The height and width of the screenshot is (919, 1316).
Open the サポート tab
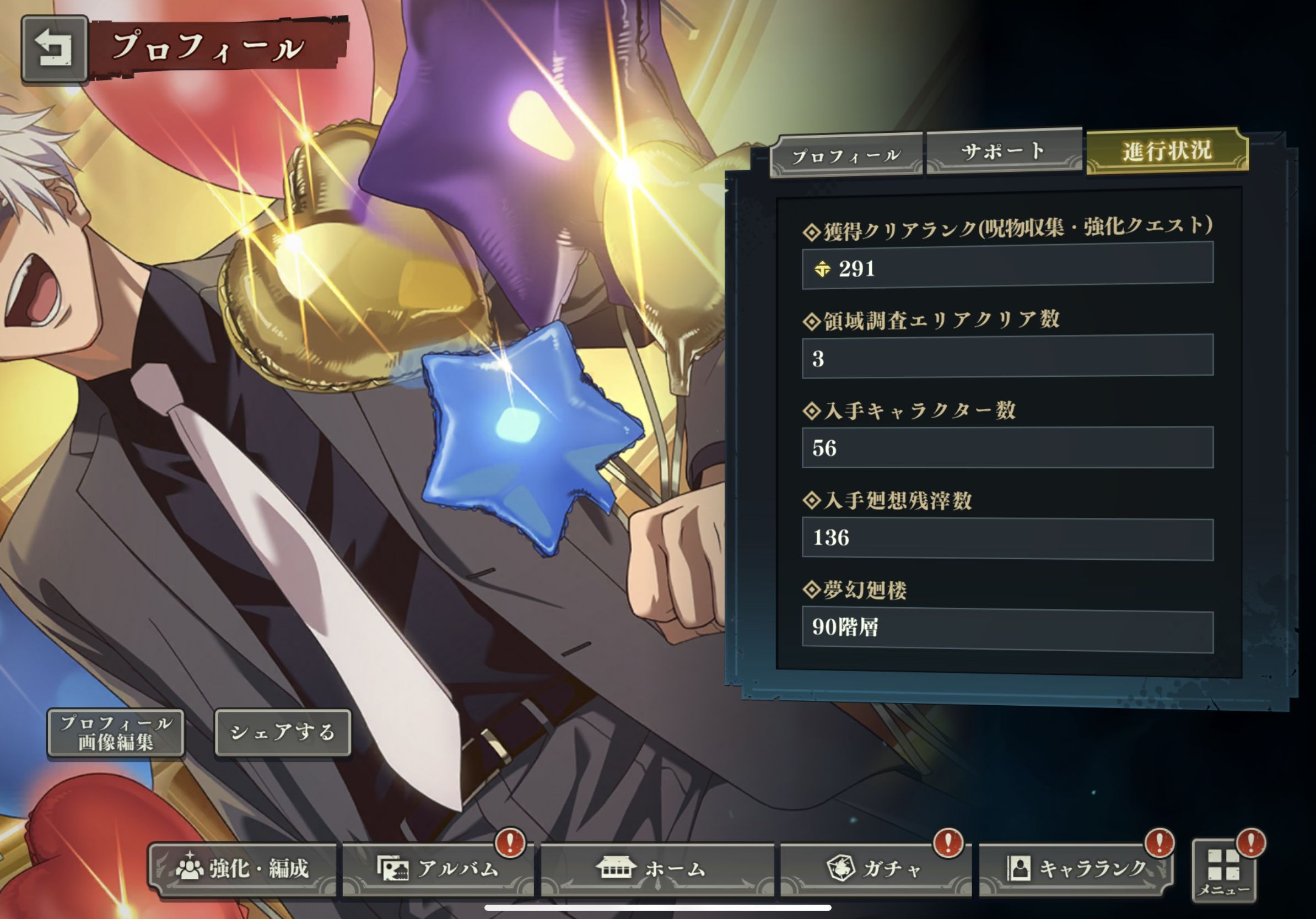pos(1003,152)
